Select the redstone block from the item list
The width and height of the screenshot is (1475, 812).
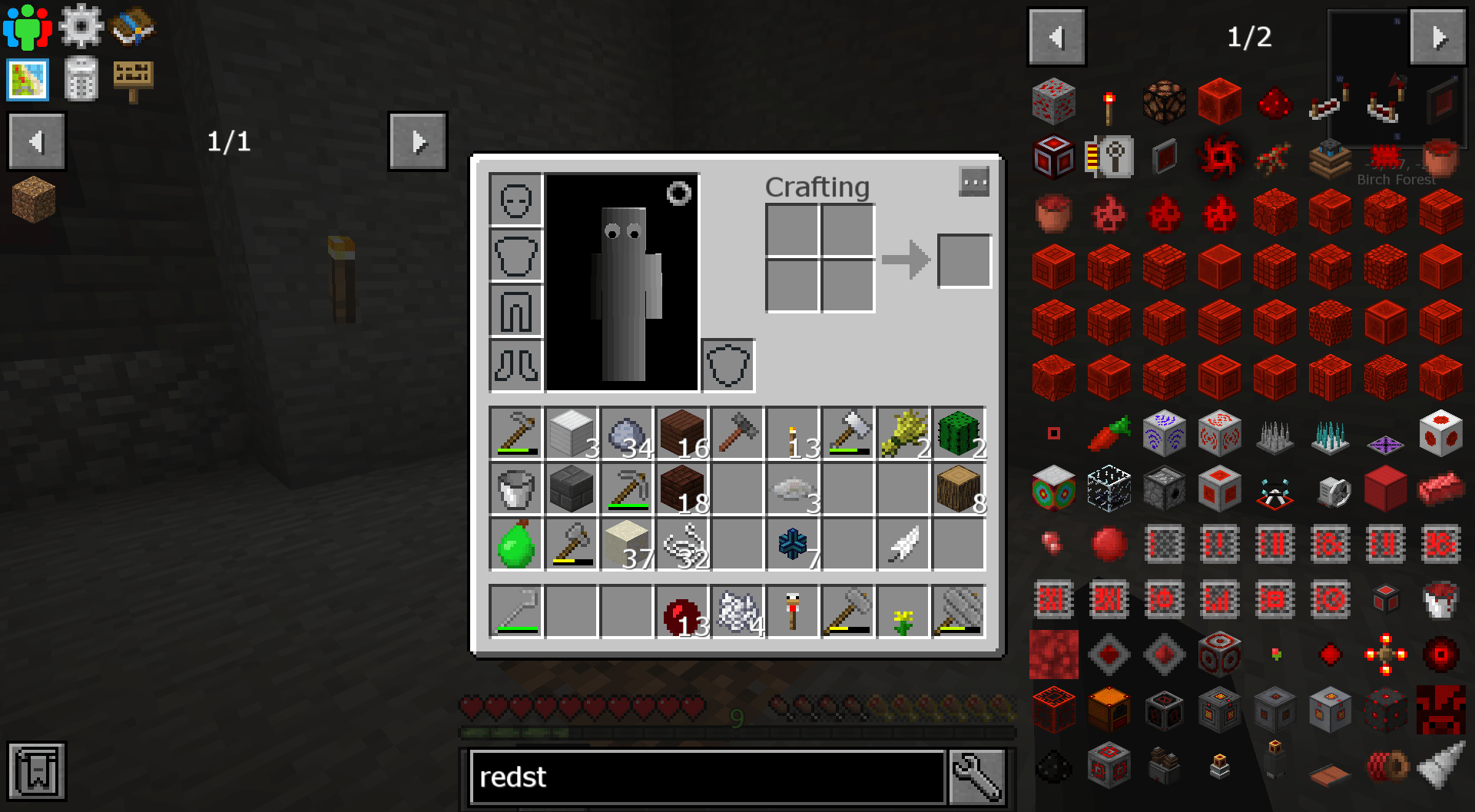point(1219,101)
